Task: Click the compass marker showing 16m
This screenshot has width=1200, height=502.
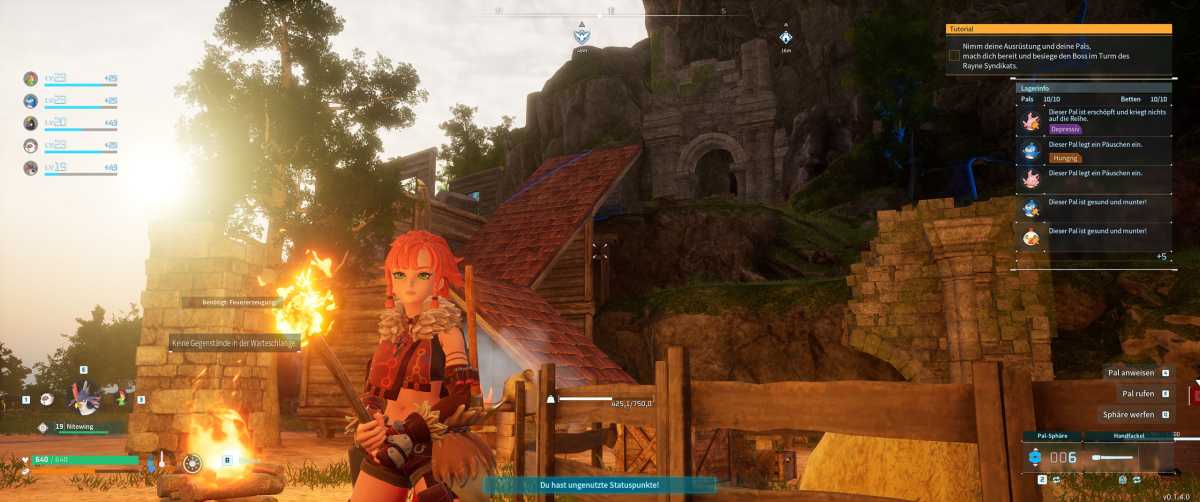Action: click(x=786, y=38)
